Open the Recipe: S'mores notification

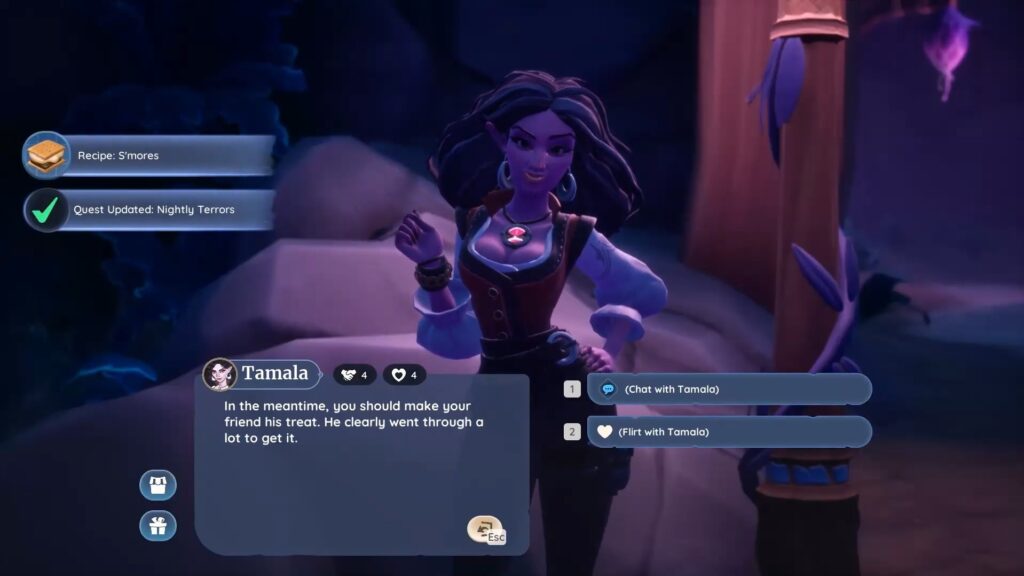[x=150, y=156]
